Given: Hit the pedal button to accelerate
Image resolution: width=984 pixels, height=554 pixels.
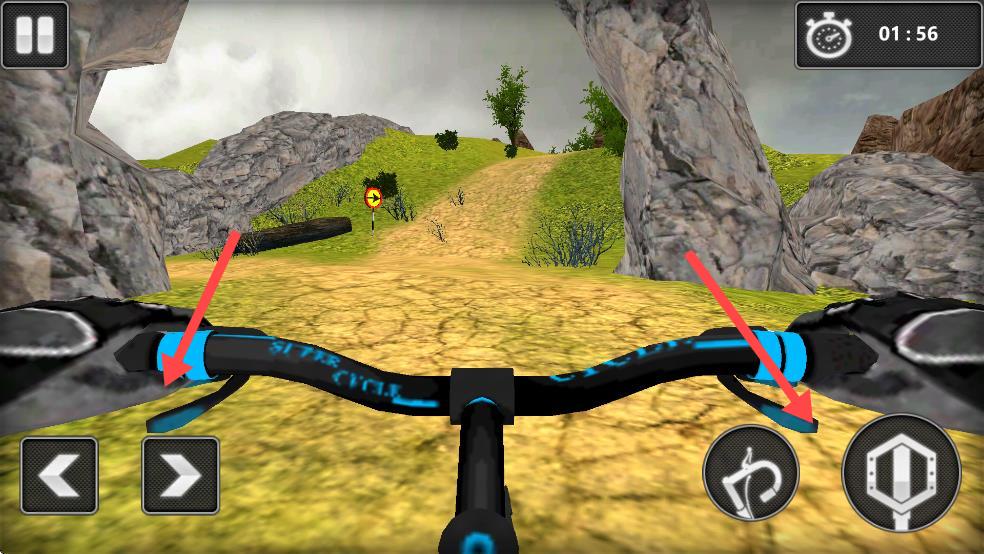Looking at the screenshot, I should coord(901,473).
